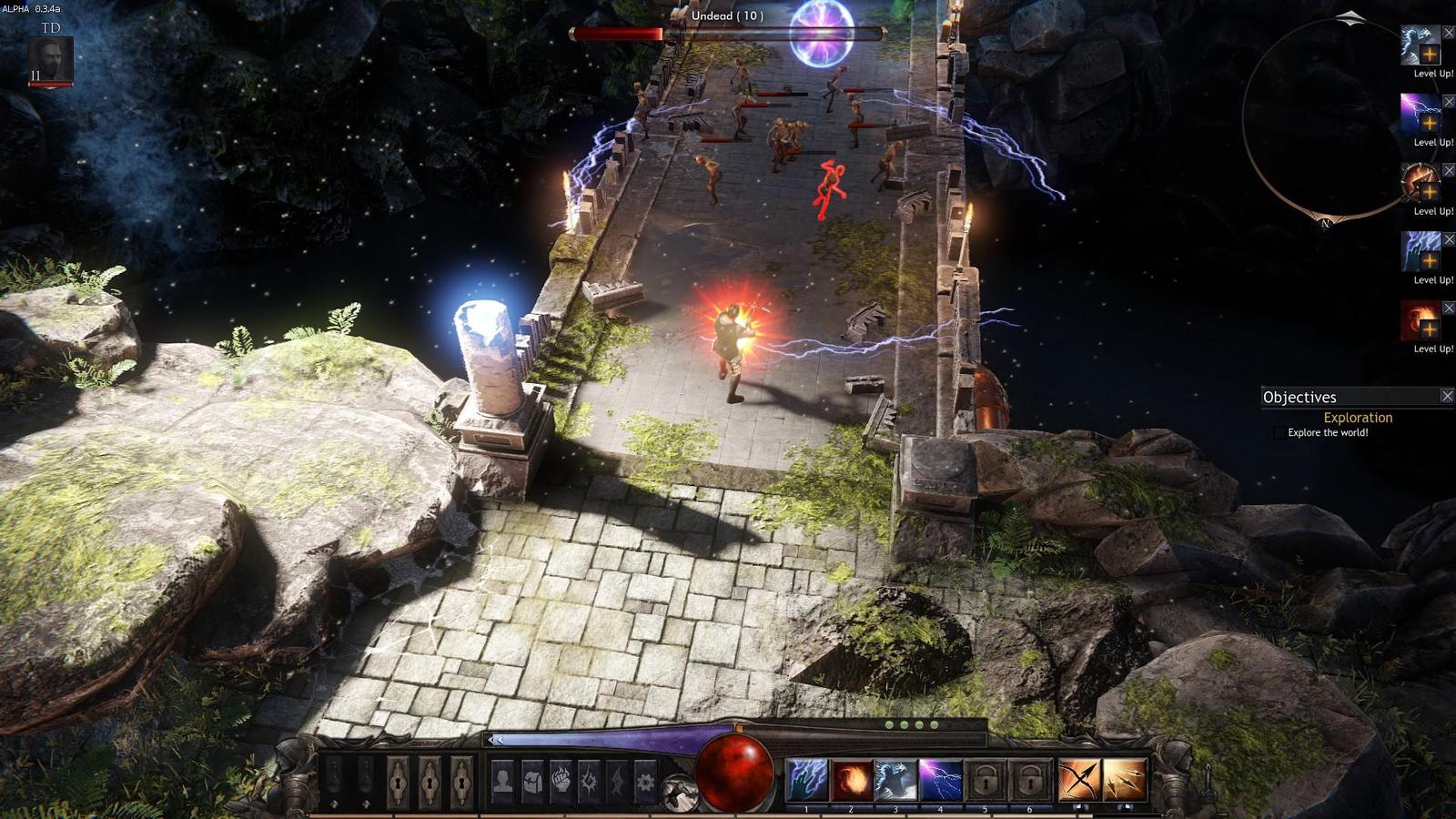Open the flaming fist skills panel
1456x819 pixels.
[x=561, y=781]
